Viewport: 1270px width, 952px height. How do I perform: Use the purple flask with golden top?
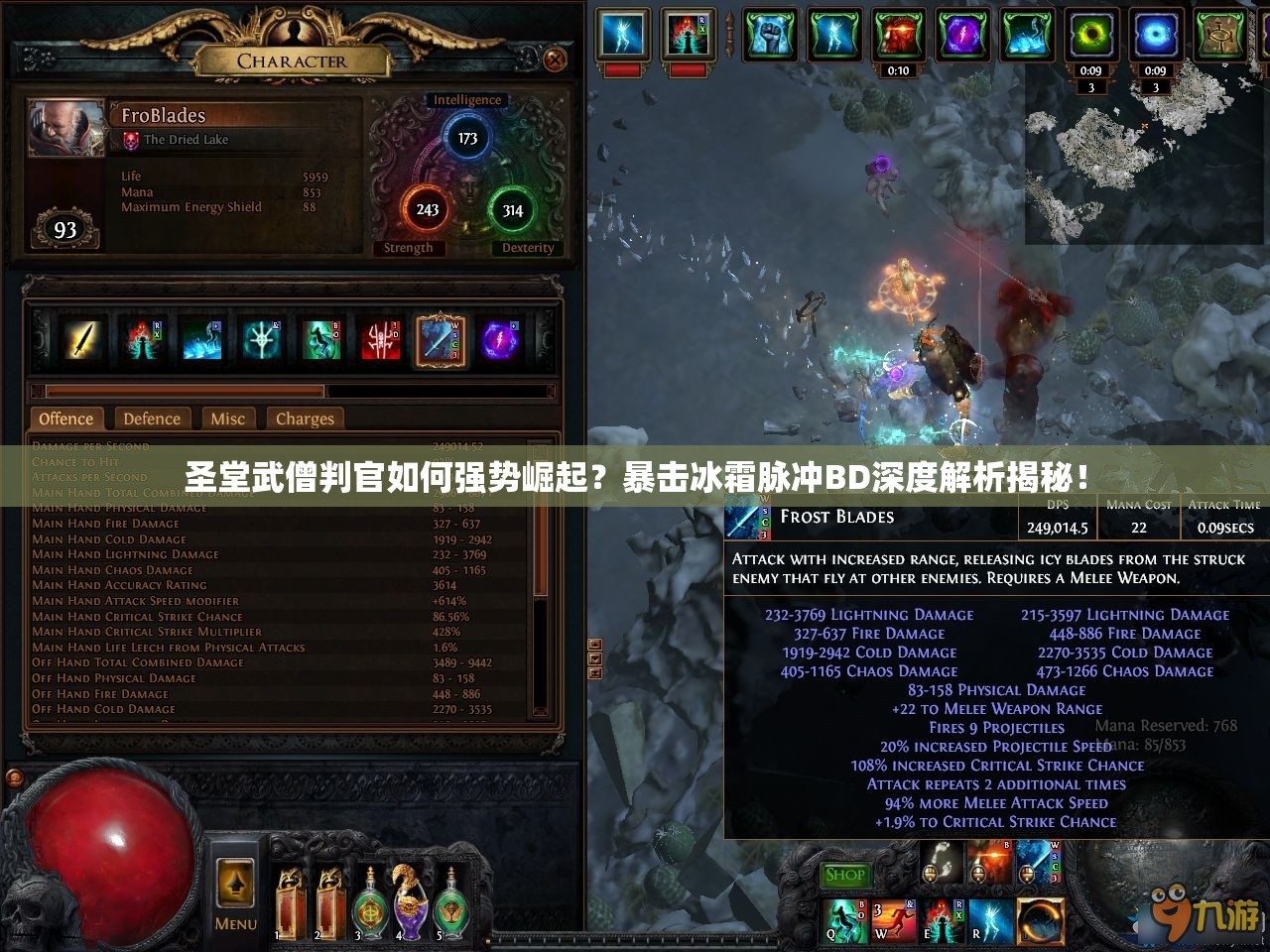tap(405, 902)
